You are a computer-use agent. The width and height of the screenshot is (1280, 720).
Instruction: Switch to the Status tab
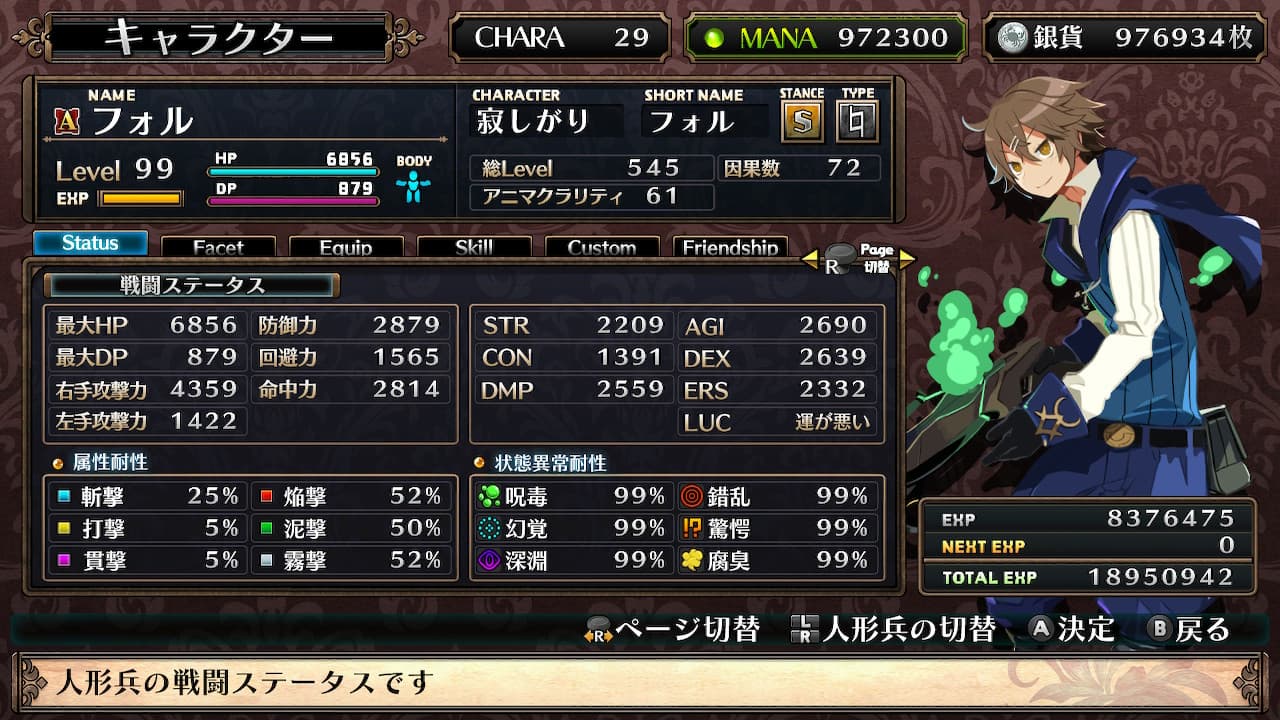click(x=90, y=243)
